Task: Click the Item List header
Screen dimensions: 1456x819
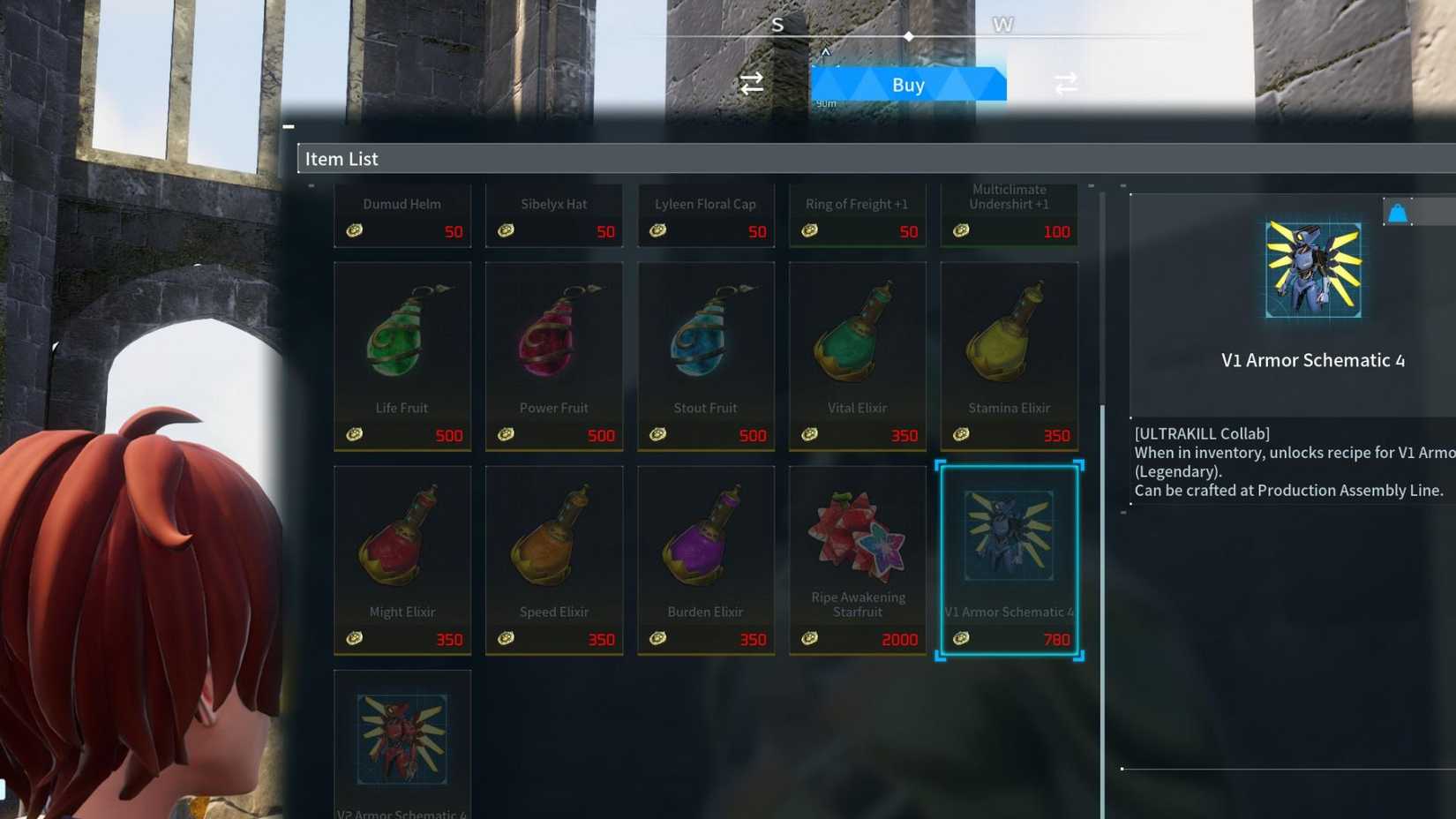Action: pos(341,159)
